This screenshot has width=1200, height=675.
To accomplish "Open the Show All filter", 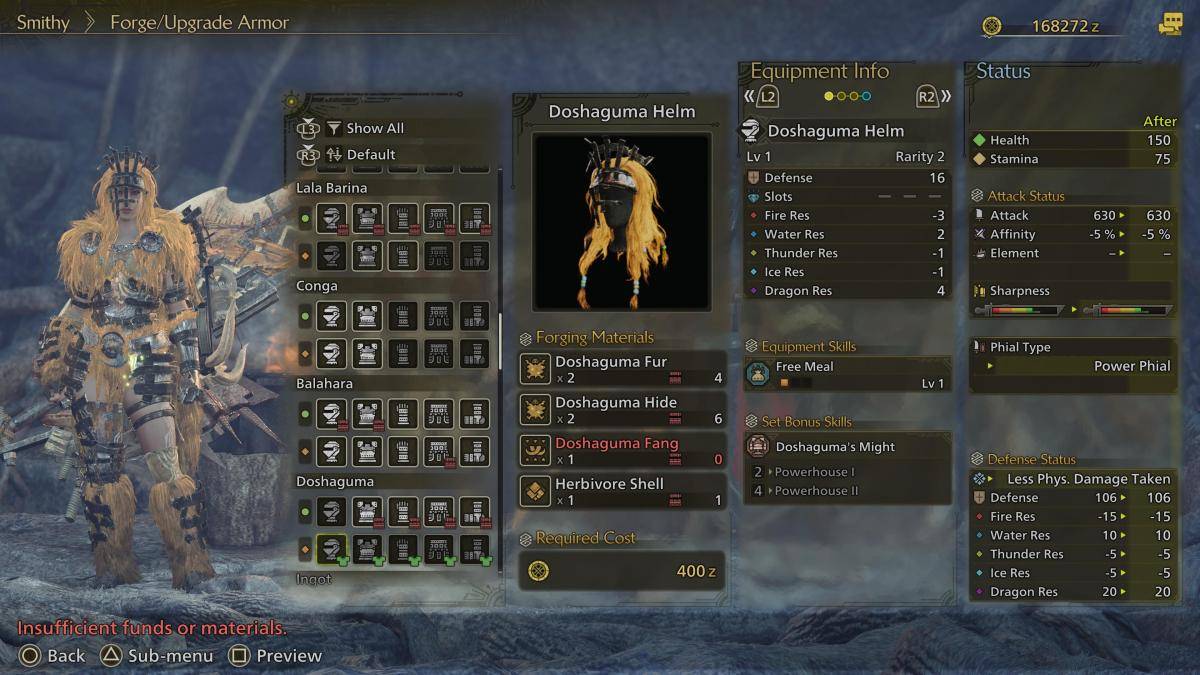I will (374, 128).
